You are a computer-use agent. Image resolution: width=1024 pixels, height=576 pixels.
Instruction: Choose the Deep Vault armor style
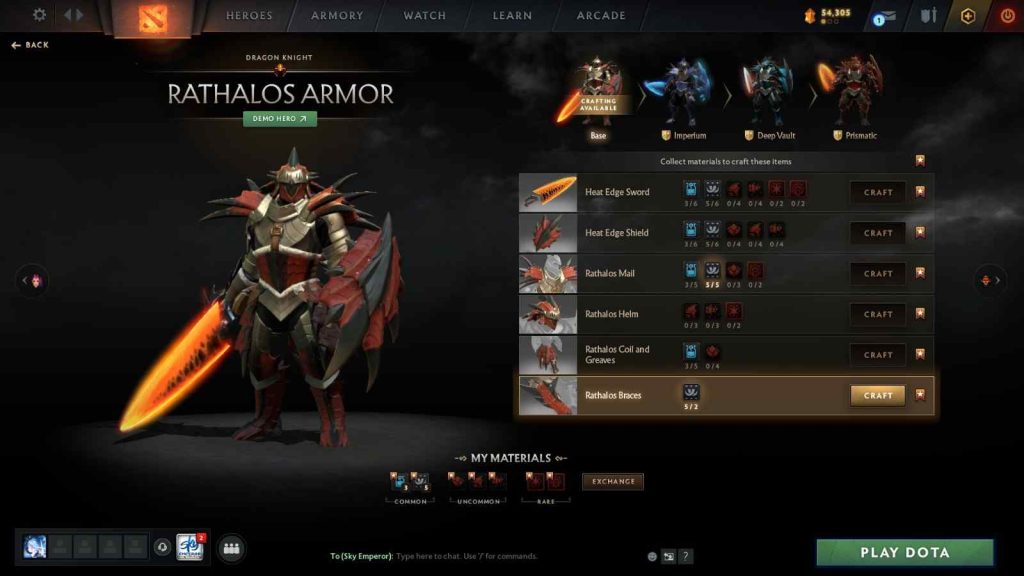[x=768, y=96]
